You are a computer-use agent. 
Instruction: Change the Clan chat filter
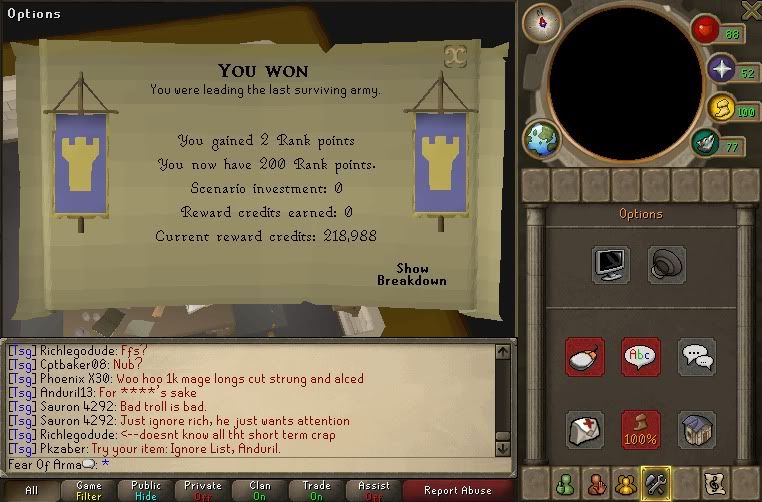point(260,490)
